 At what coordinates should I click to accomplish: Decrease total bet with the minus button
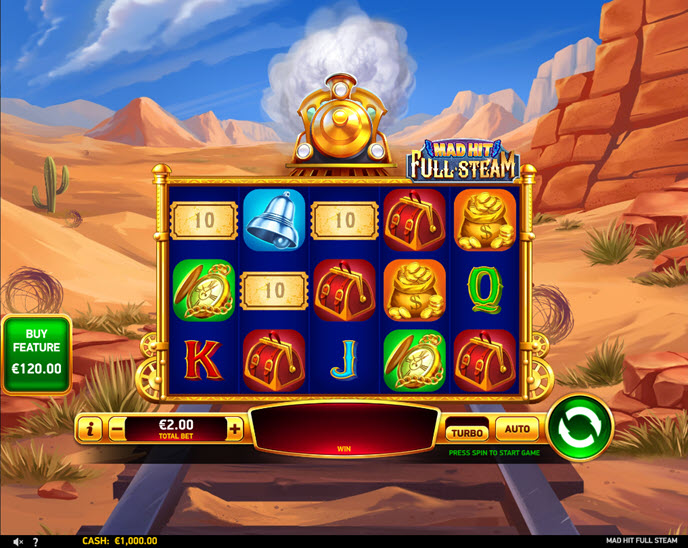pyautogui.click(x=117, y=429)
